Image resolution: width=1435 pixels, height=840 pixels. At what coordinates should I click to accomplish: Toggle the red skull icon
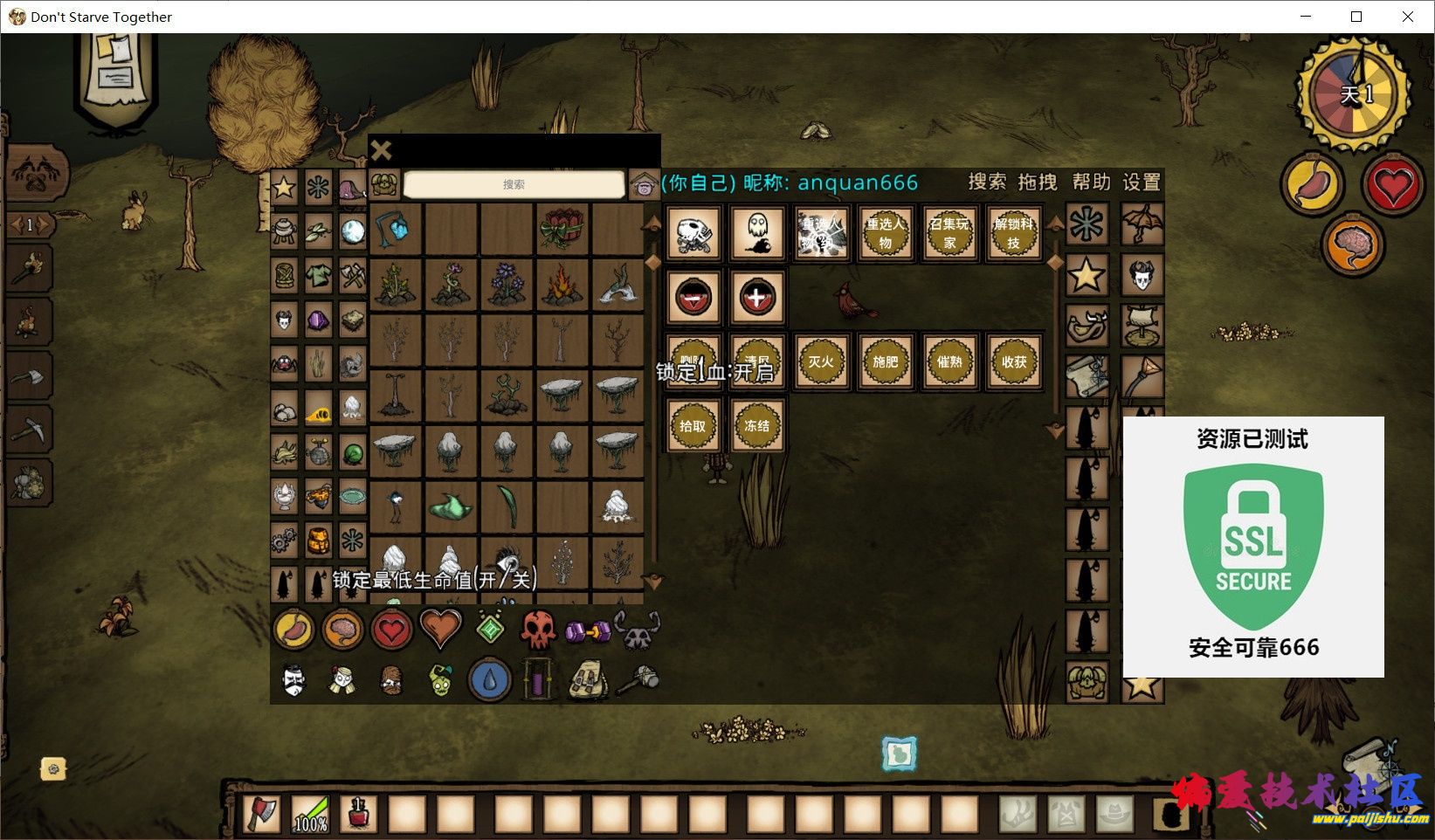[538, 629]
